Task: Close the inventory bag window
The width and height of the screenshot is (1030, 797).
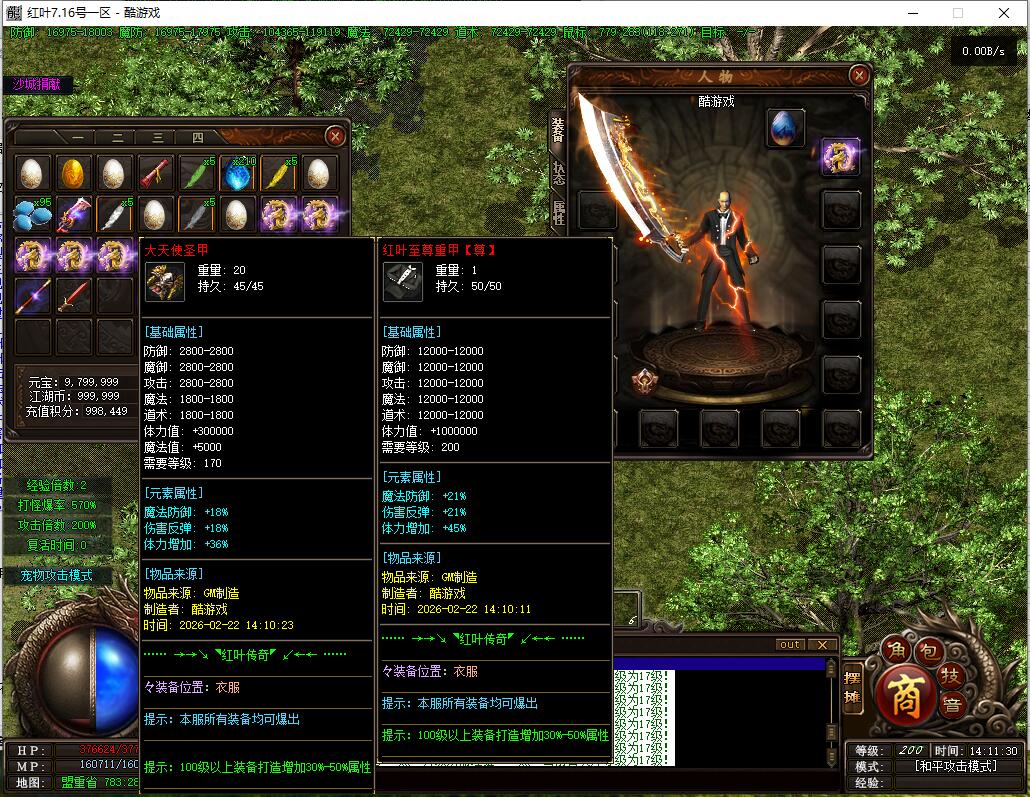Action: click(336, 136)
